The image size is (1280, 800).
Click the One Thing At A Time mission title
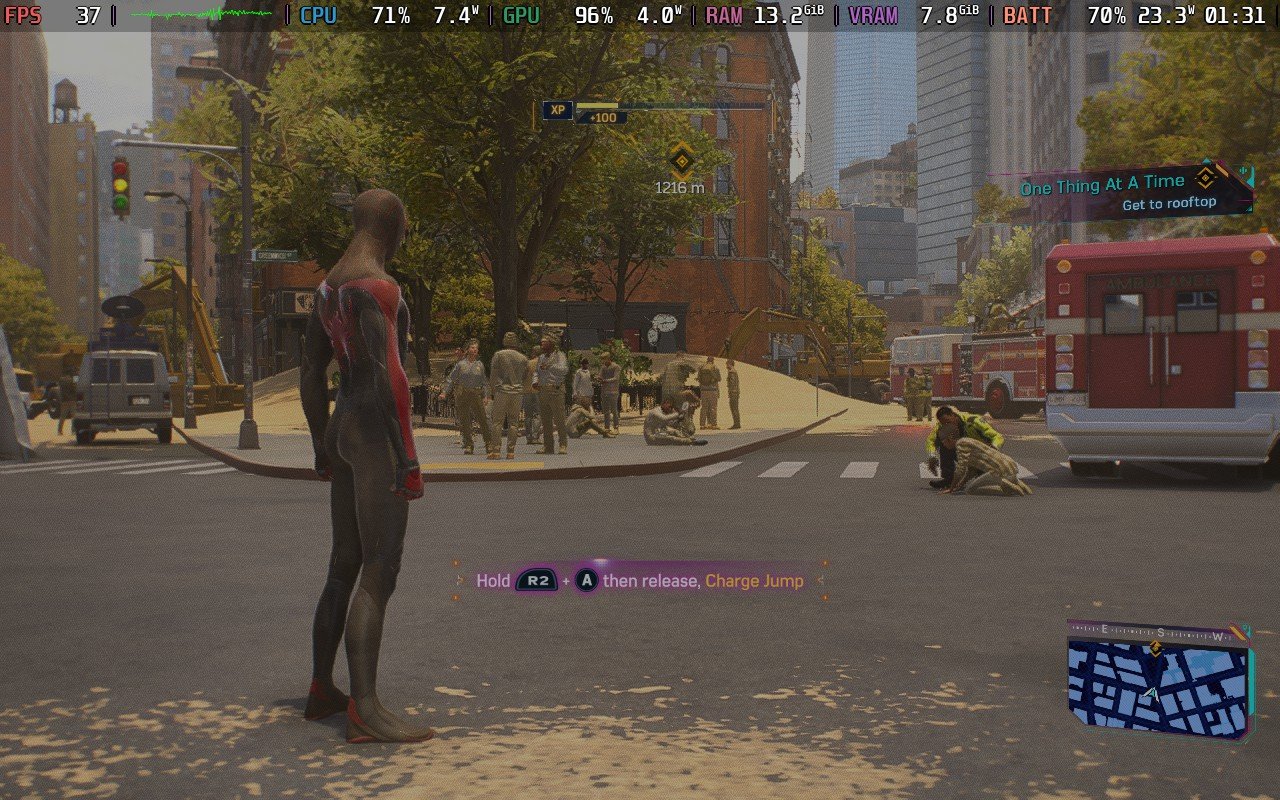pyautogui.click(x=1103, y=185)
